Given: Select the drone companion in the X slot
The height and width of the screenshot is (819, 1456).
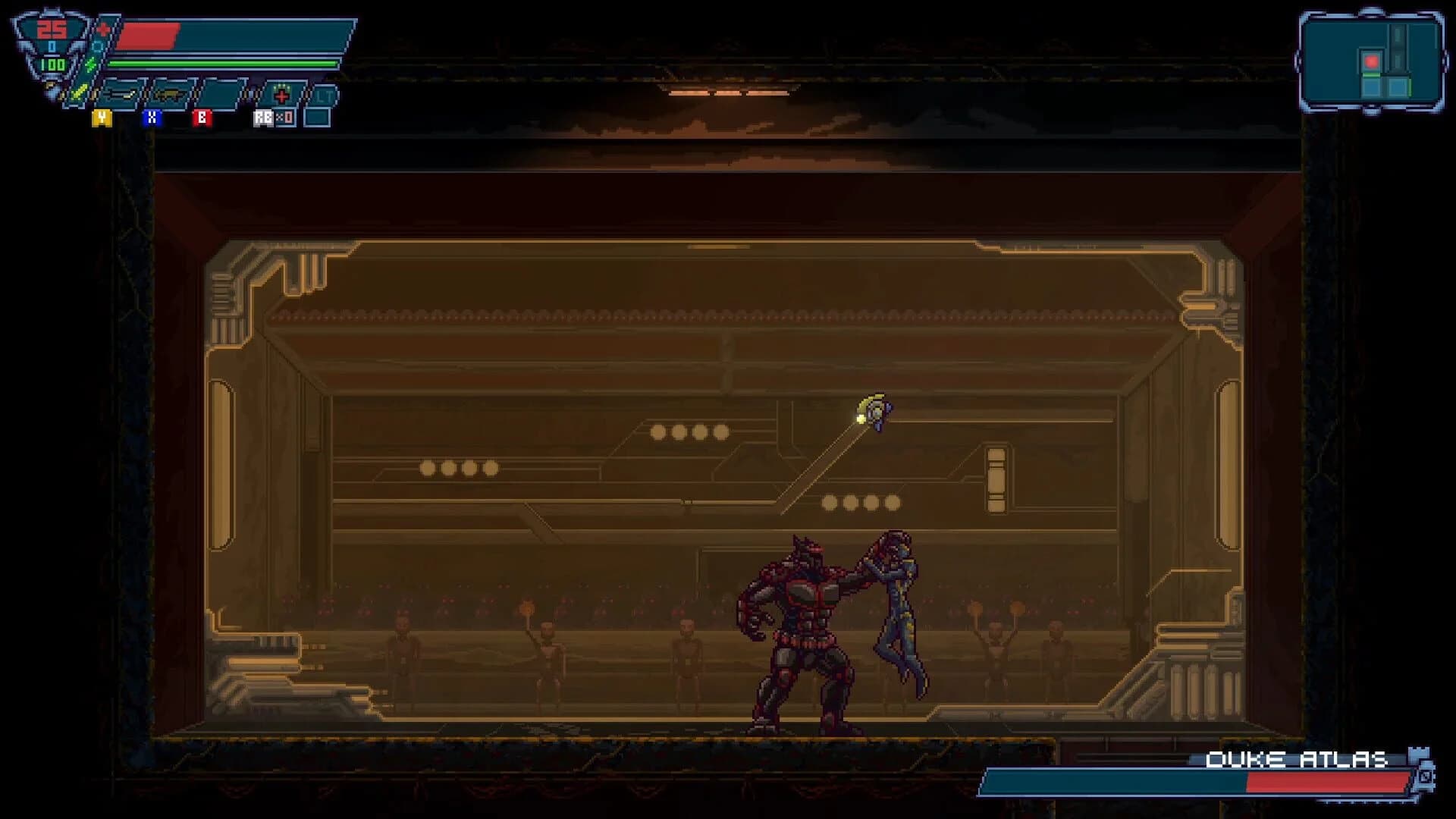Looking at the screenshot, I should point(171,95).
